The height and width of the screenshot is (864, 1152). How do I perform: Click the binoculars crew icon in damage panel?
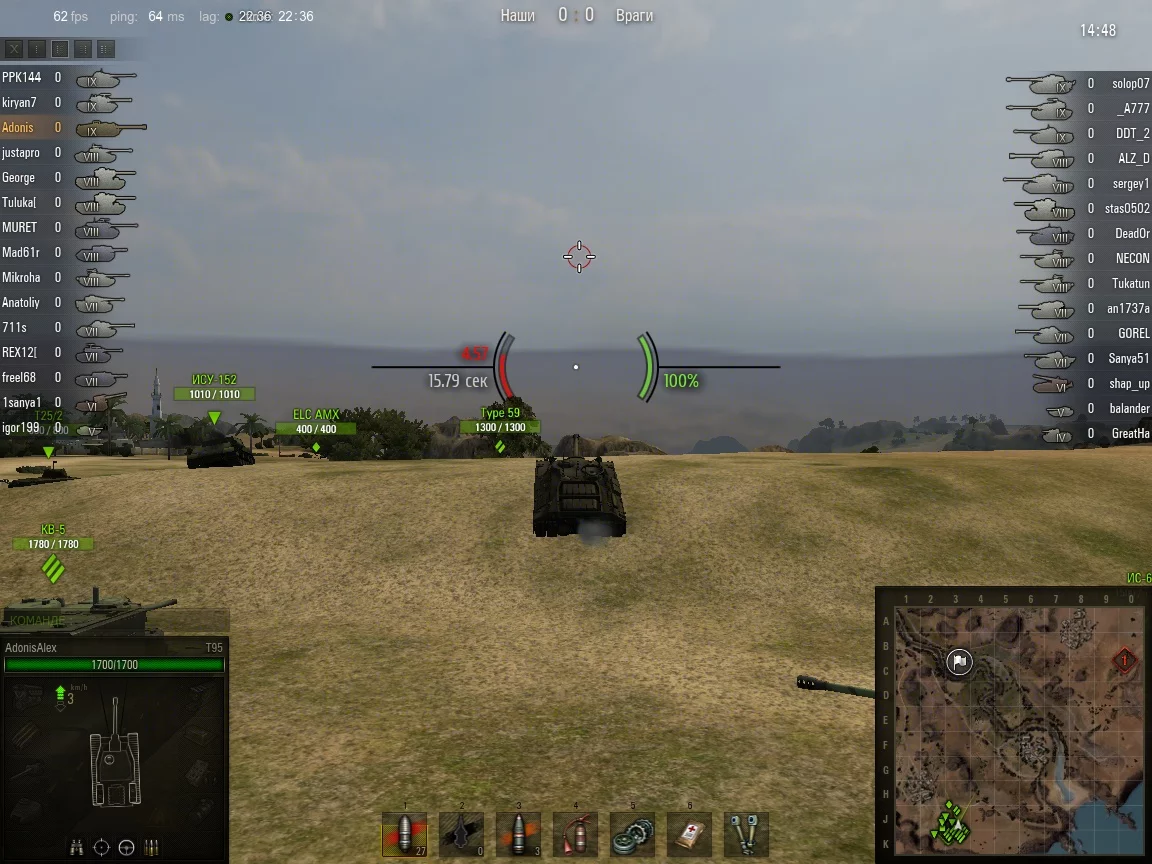pos(77,848)
